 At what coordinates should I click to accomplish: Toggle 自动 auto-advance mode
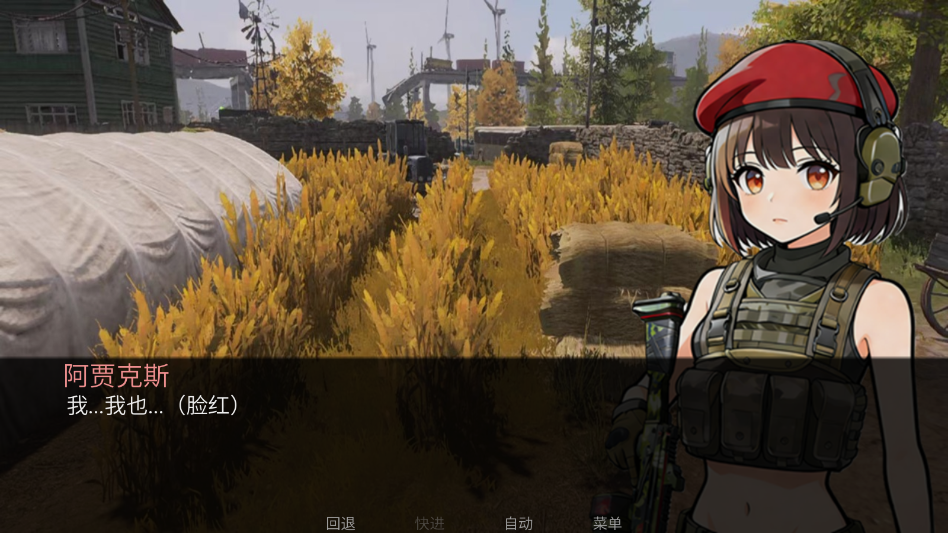518,523
